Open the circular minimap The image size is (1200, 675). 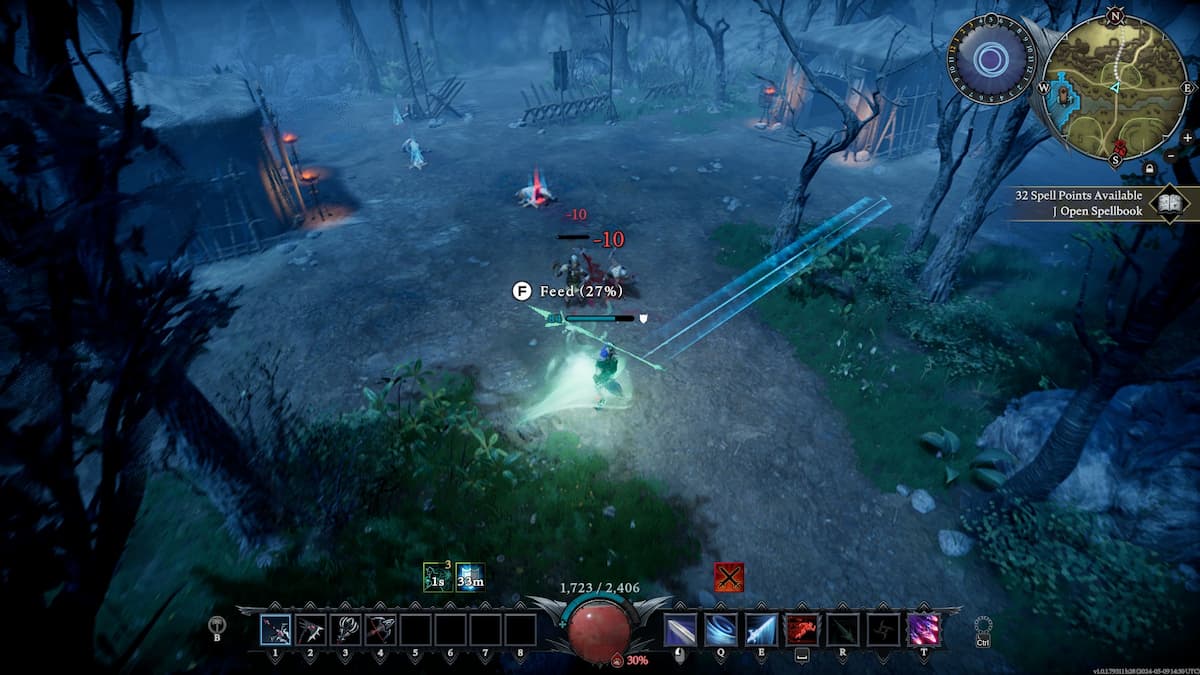(1114, 88)
